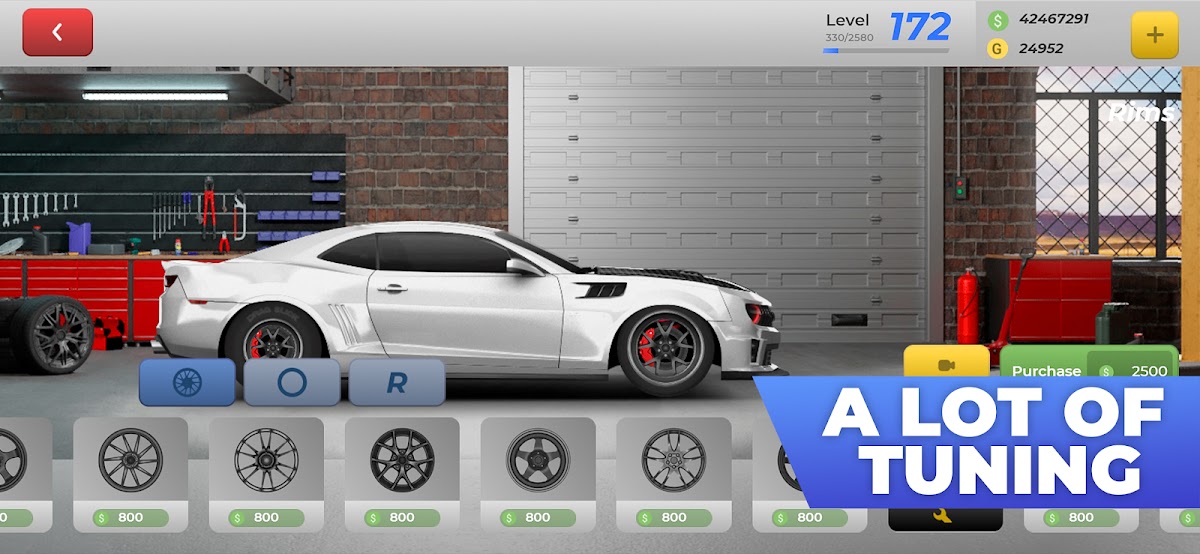Go back with the red arrow button

(57, 32)
